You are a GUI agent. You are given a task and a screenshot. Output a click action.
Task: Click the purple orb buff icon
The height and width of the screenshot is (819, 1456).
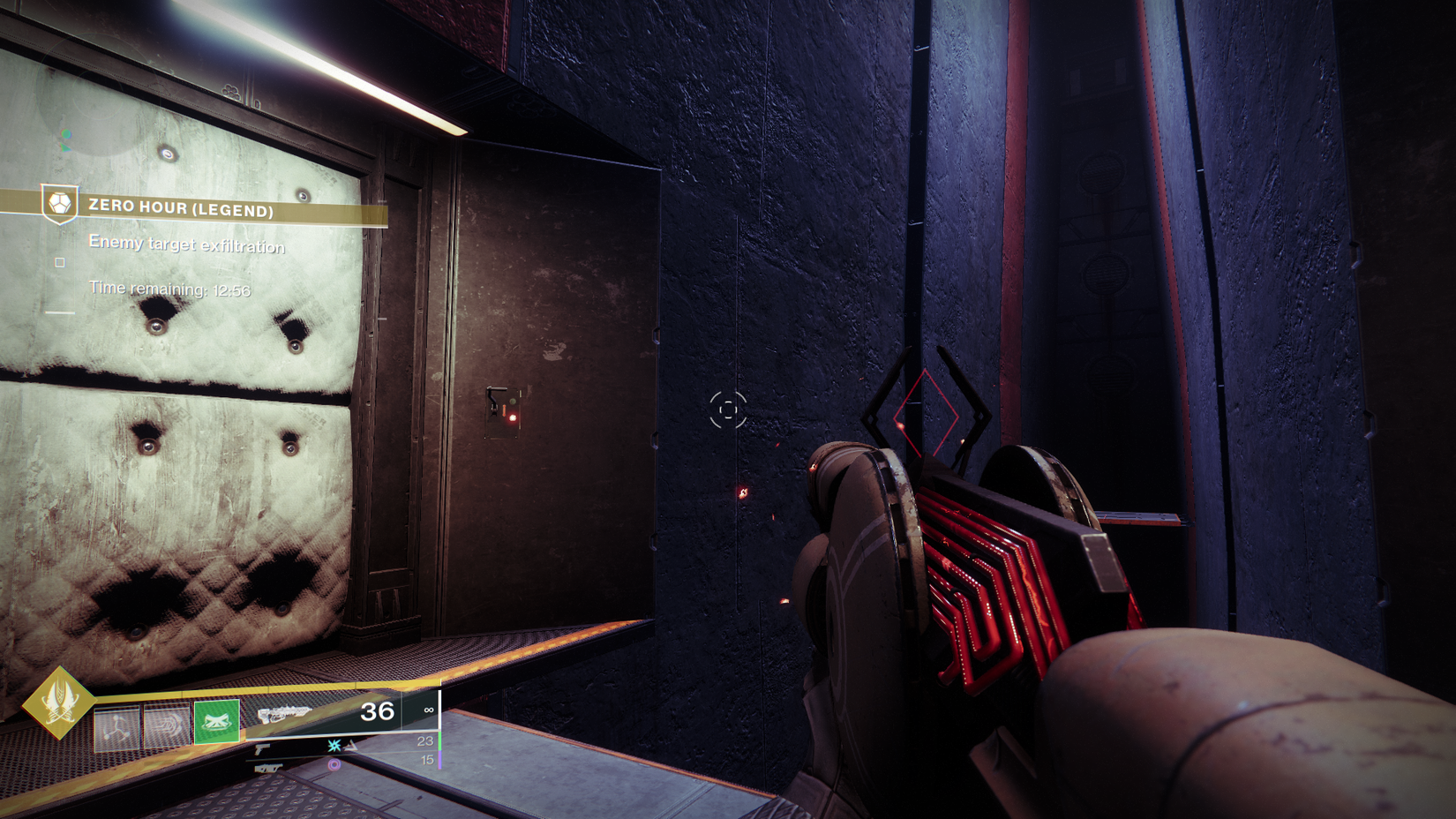point(333,764)
